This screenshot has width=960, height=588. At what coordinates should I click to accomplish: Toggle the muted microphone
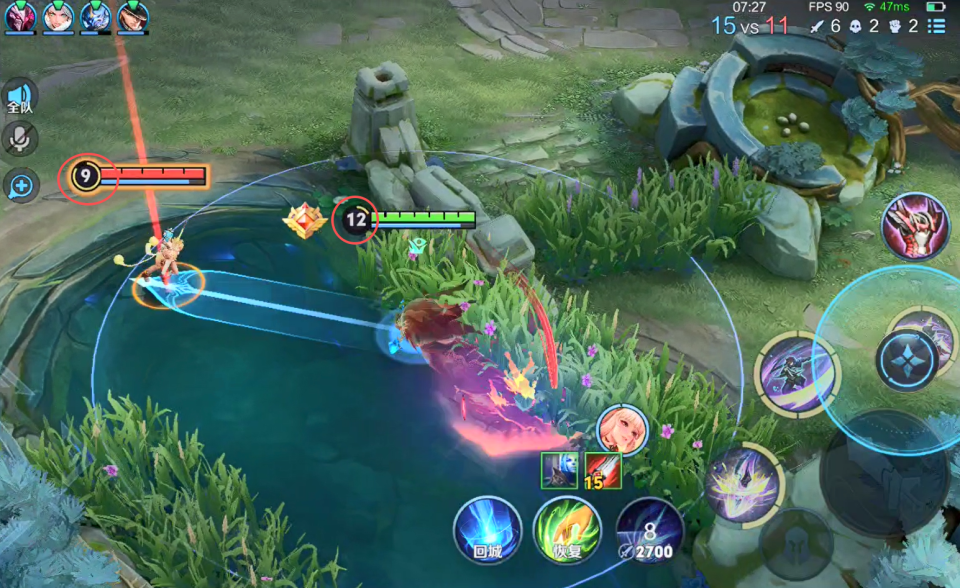coord(19,140)
